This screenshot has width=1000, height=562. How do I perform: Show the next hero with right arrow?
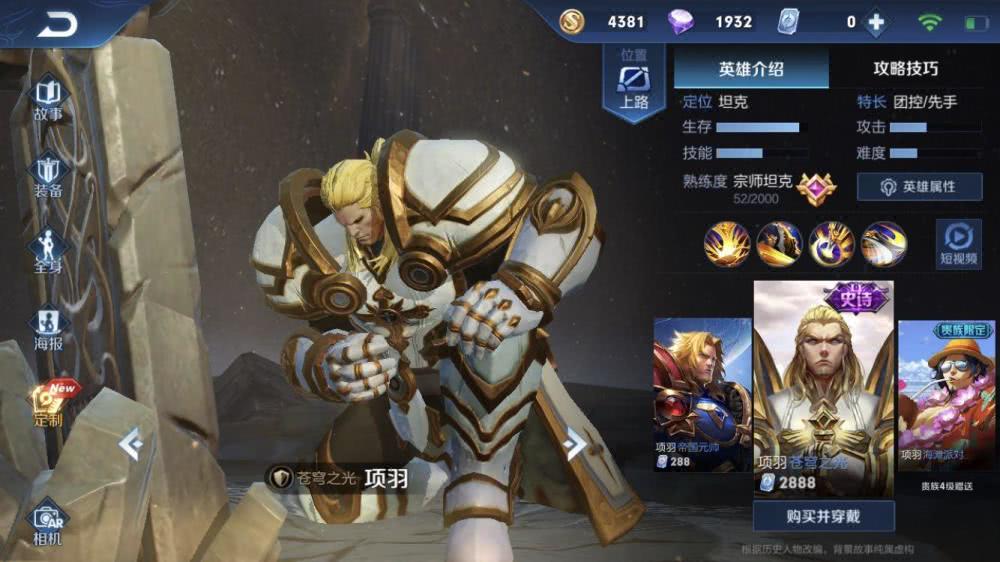[574, 444]
